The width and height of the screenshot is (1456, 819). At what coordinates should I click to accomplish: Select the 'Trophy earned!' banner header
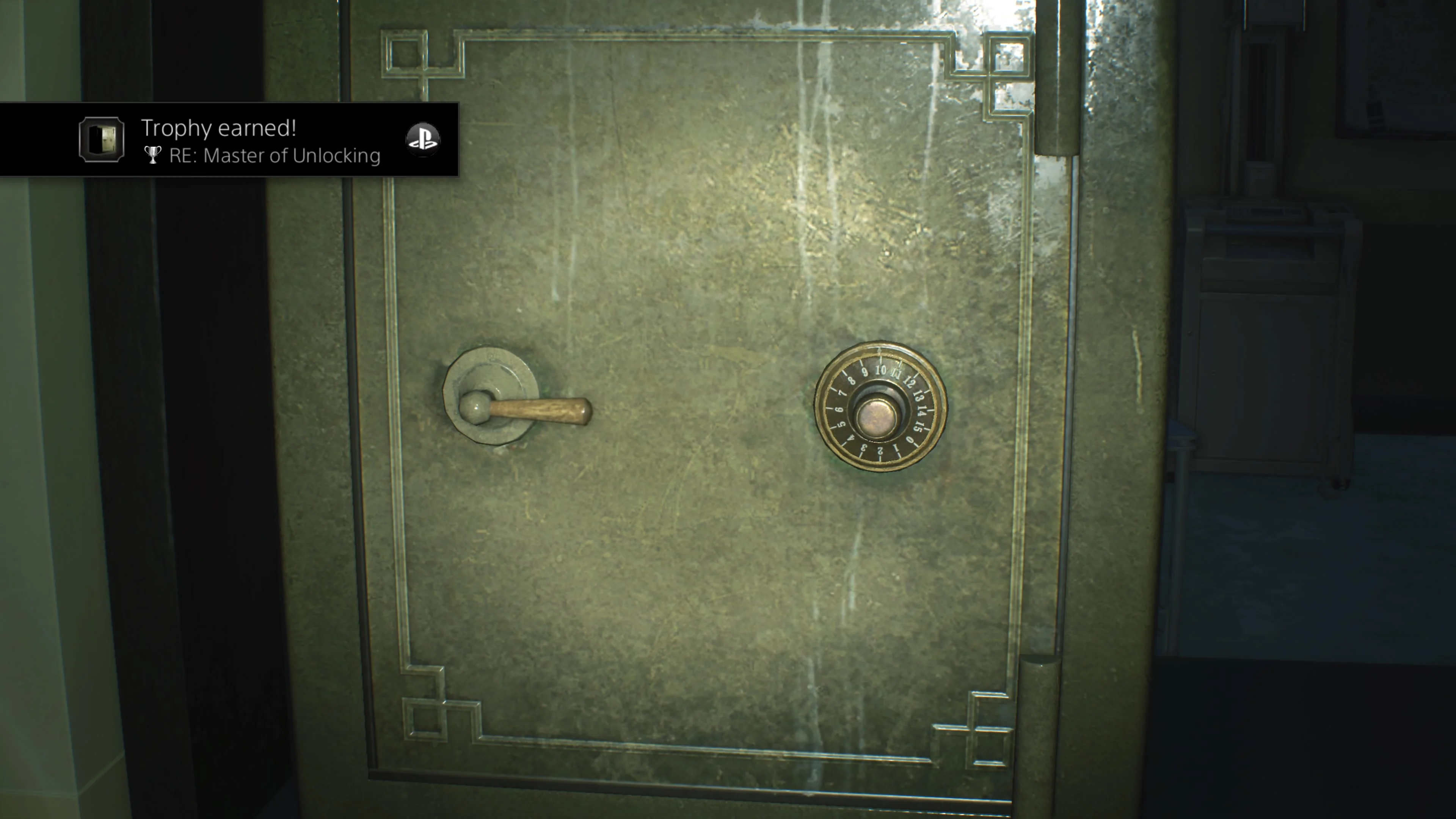pos(220,128)
